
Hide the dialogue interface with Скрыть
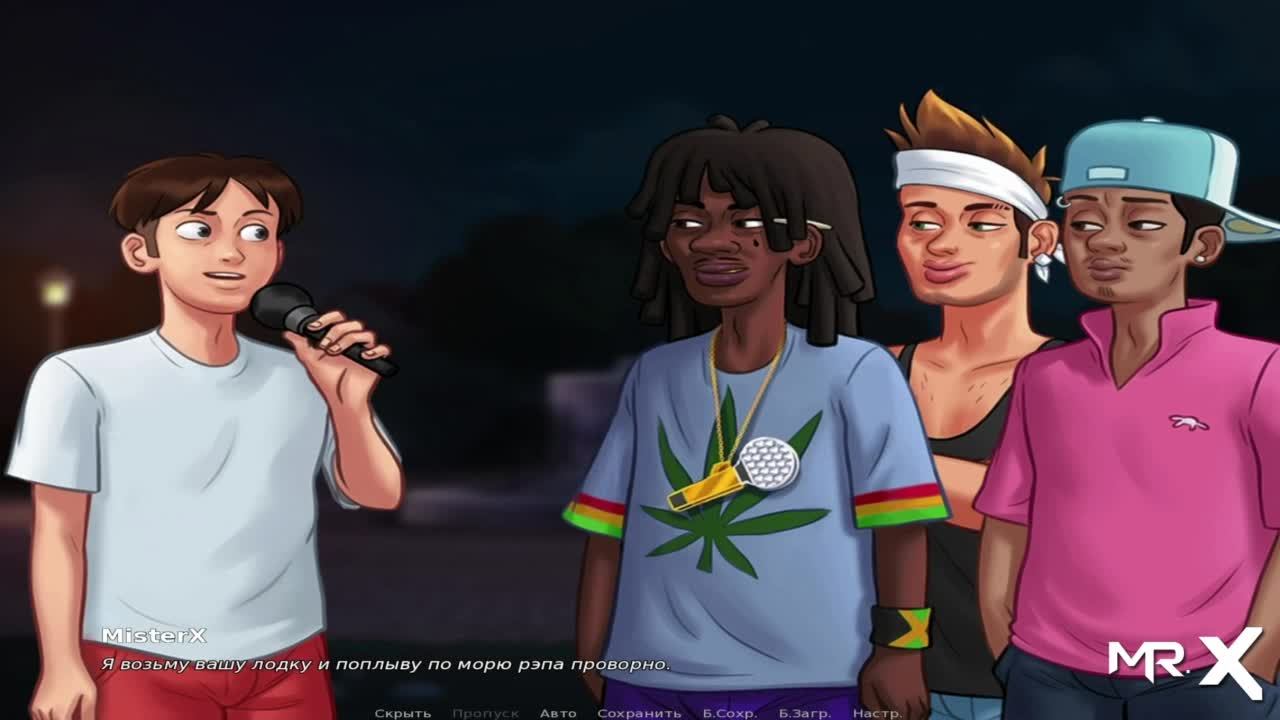coord(402,713)
